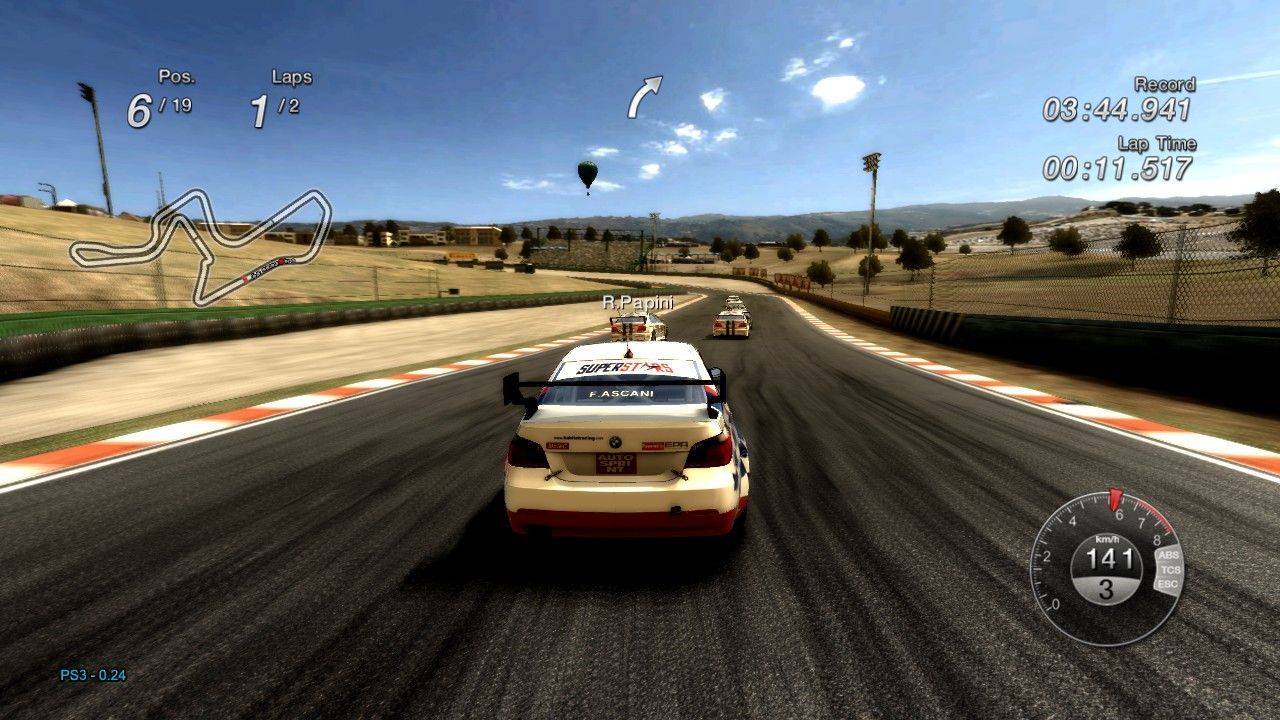Screen dimensions: 1280x720
Task: Click the SUPERSTARS logo on the car roof
Action: tap(626, 369)
